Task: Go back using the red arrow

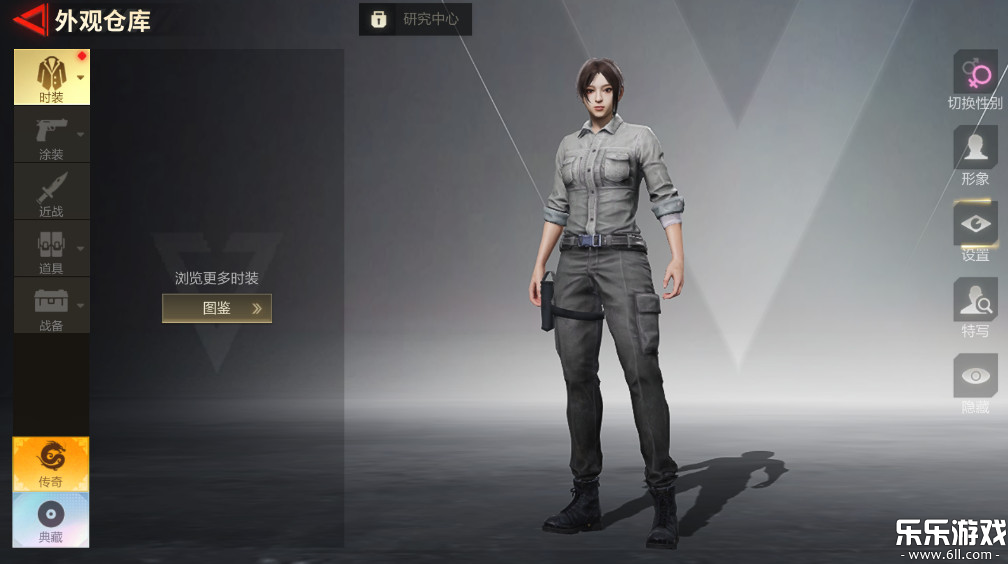Action: click(30, 18)
